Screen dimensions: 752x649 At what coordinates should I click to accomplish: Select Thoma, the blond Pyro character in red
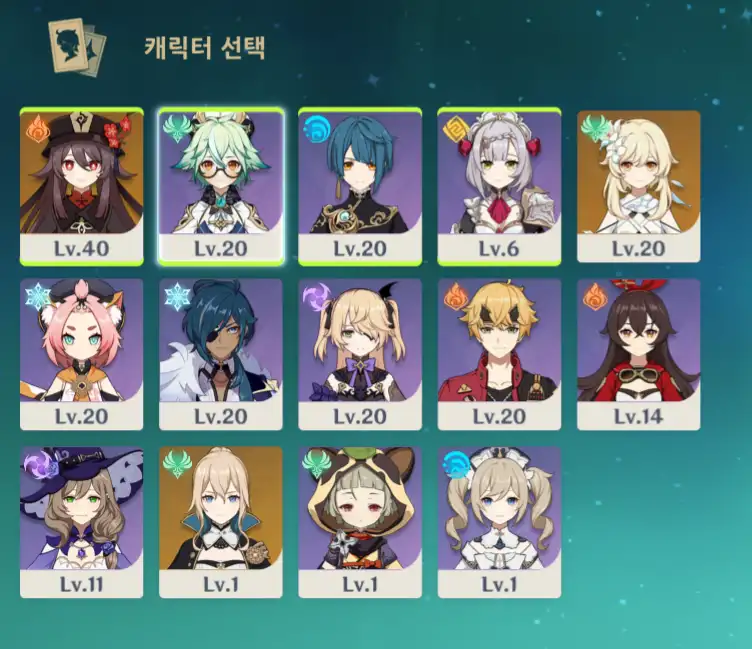click(x=499, y=354)
